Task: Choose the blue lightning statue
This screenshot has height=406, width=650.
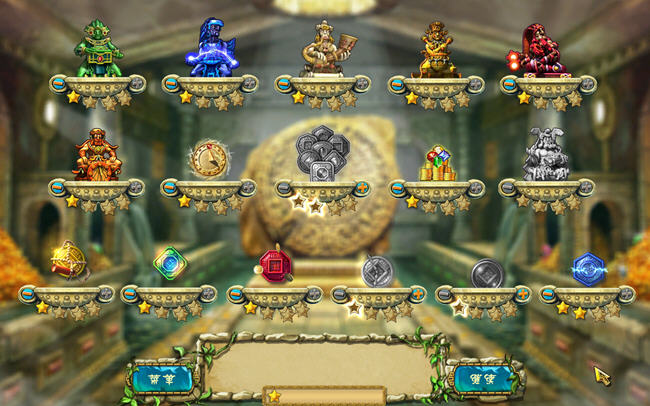Action: (212, 48)
